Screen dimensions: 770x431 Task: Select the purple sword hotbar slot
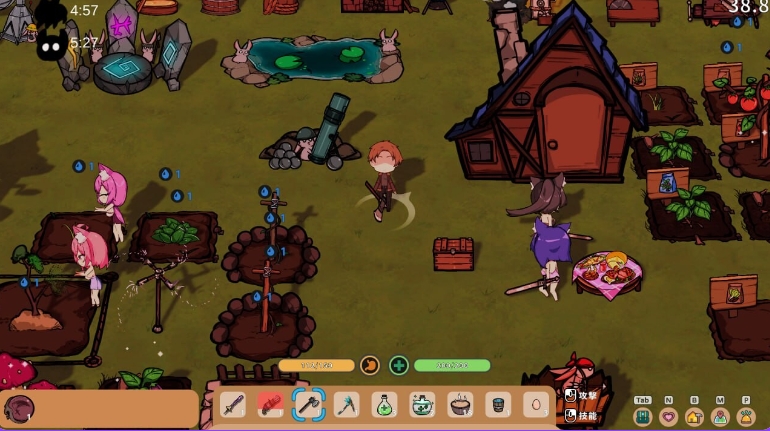point(233,405)
